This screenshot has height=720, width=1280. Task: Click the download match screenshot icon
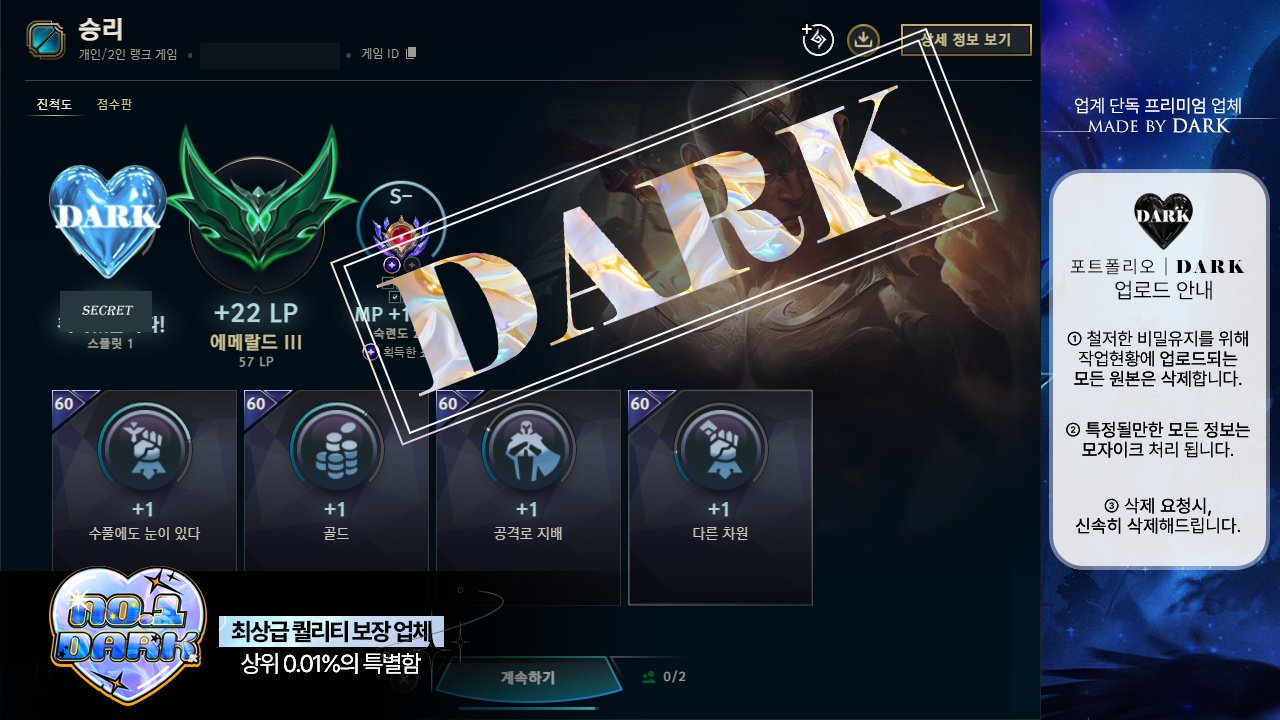coord(863,41)
